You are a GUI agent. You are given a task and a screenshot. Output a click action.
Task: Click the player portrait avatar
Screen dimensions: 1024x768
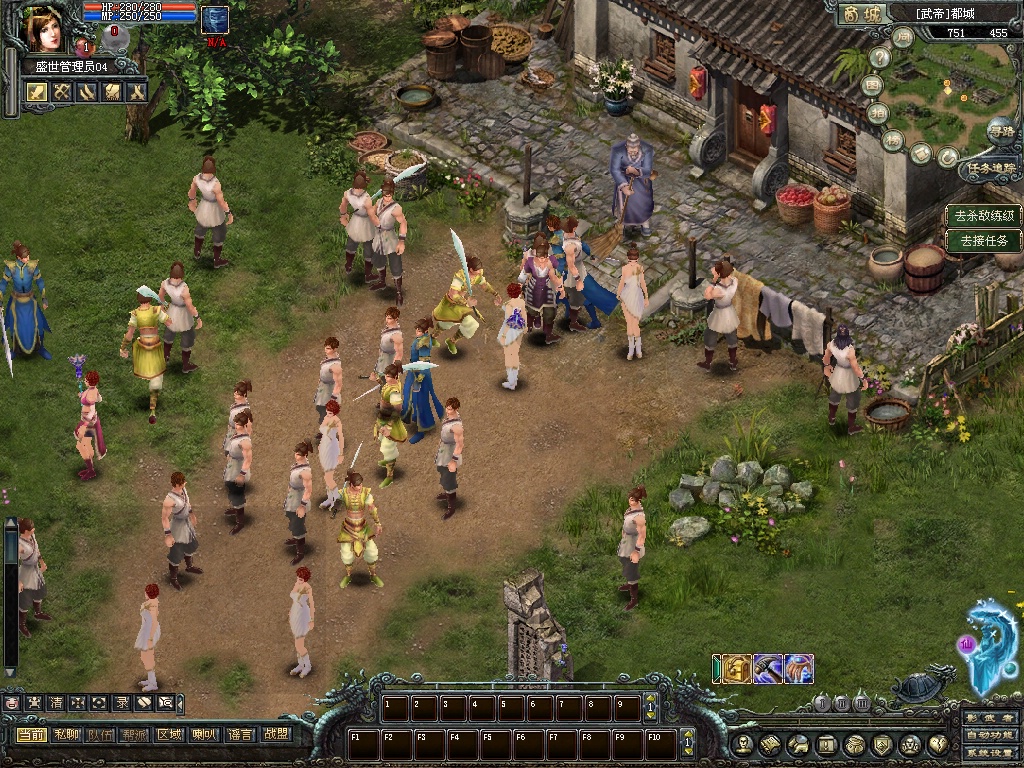click(x=45, y=28)
